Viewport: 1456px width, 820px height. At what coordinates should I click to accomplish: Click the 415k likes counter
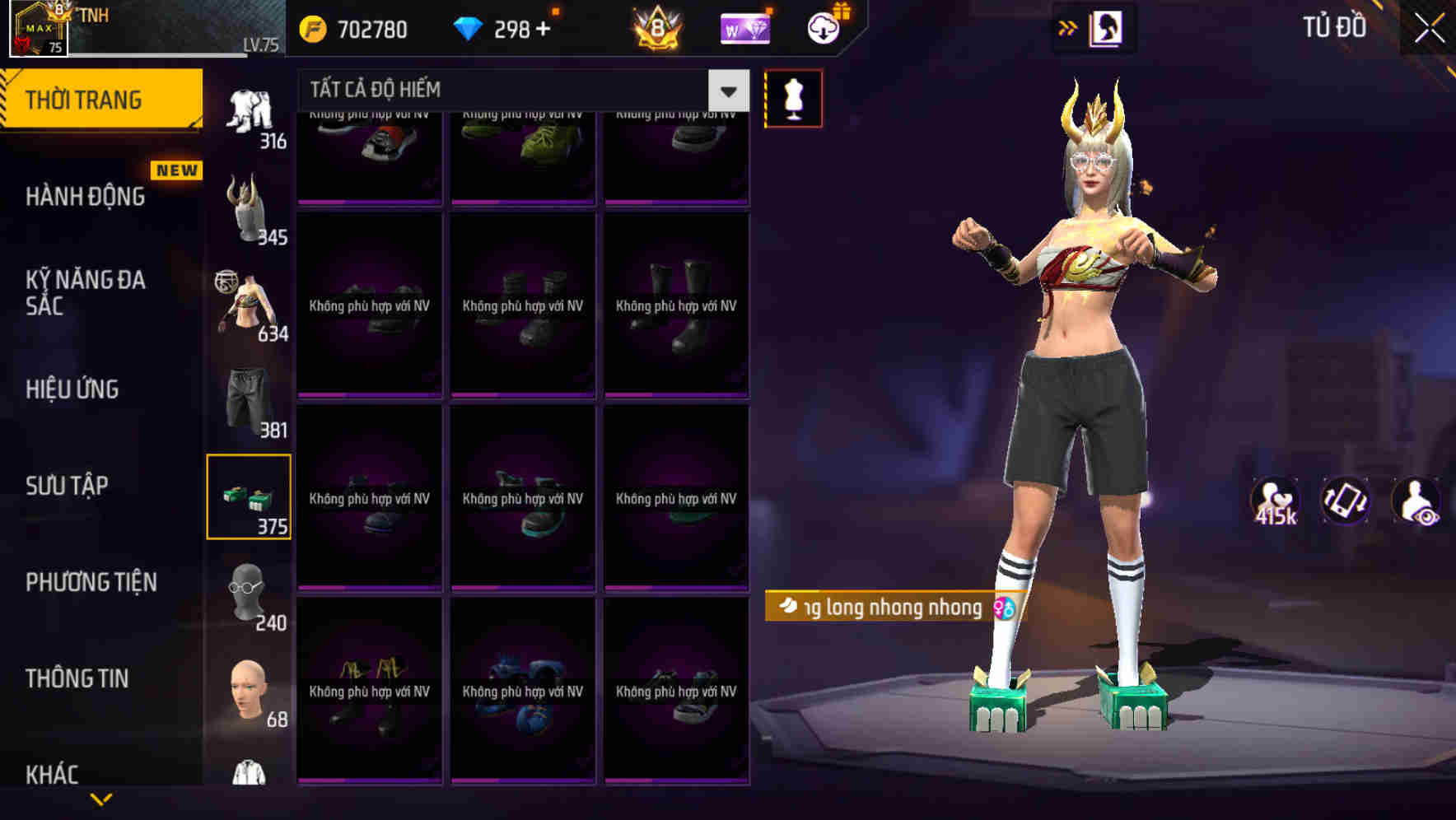click(x=1273, y=501)
